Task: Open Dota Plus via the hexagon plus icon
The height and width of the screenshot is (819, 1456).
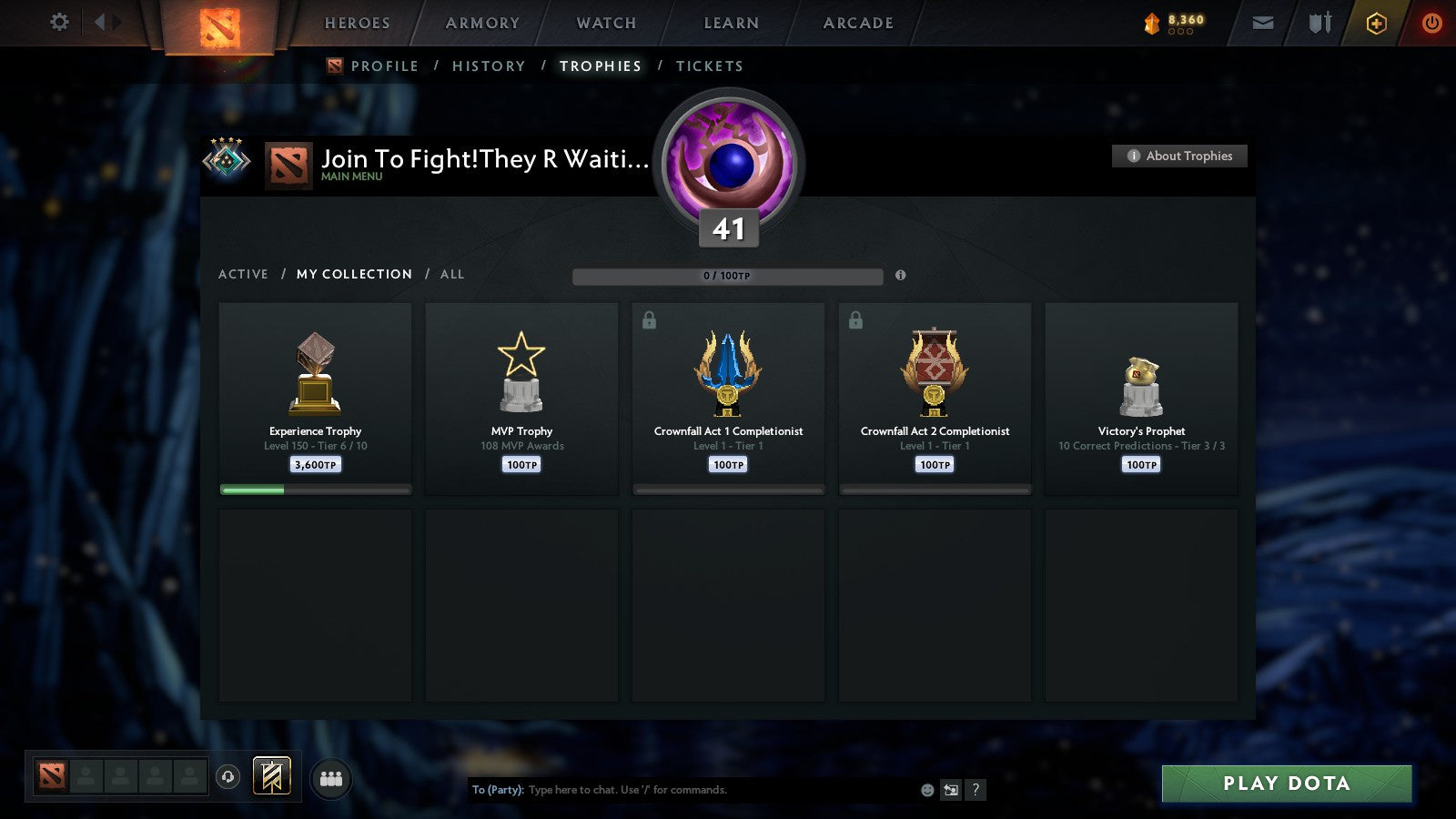Action: coord(1377,23)
